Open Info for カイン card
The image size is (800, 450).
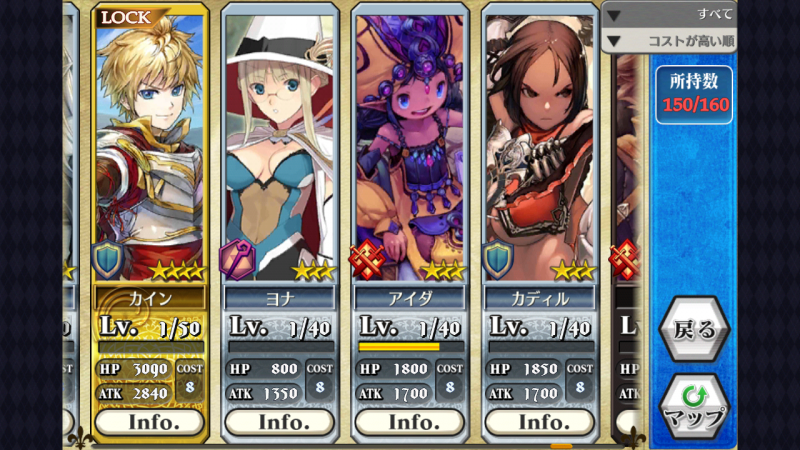150,422
